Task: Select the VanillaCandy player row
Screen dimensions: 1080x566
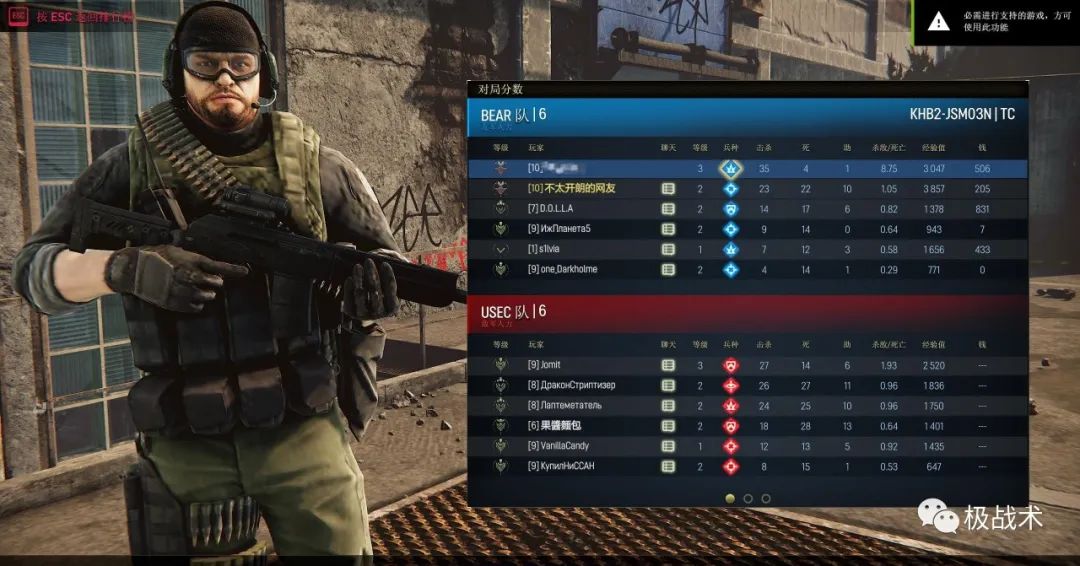Action: (x=566, y=445)
